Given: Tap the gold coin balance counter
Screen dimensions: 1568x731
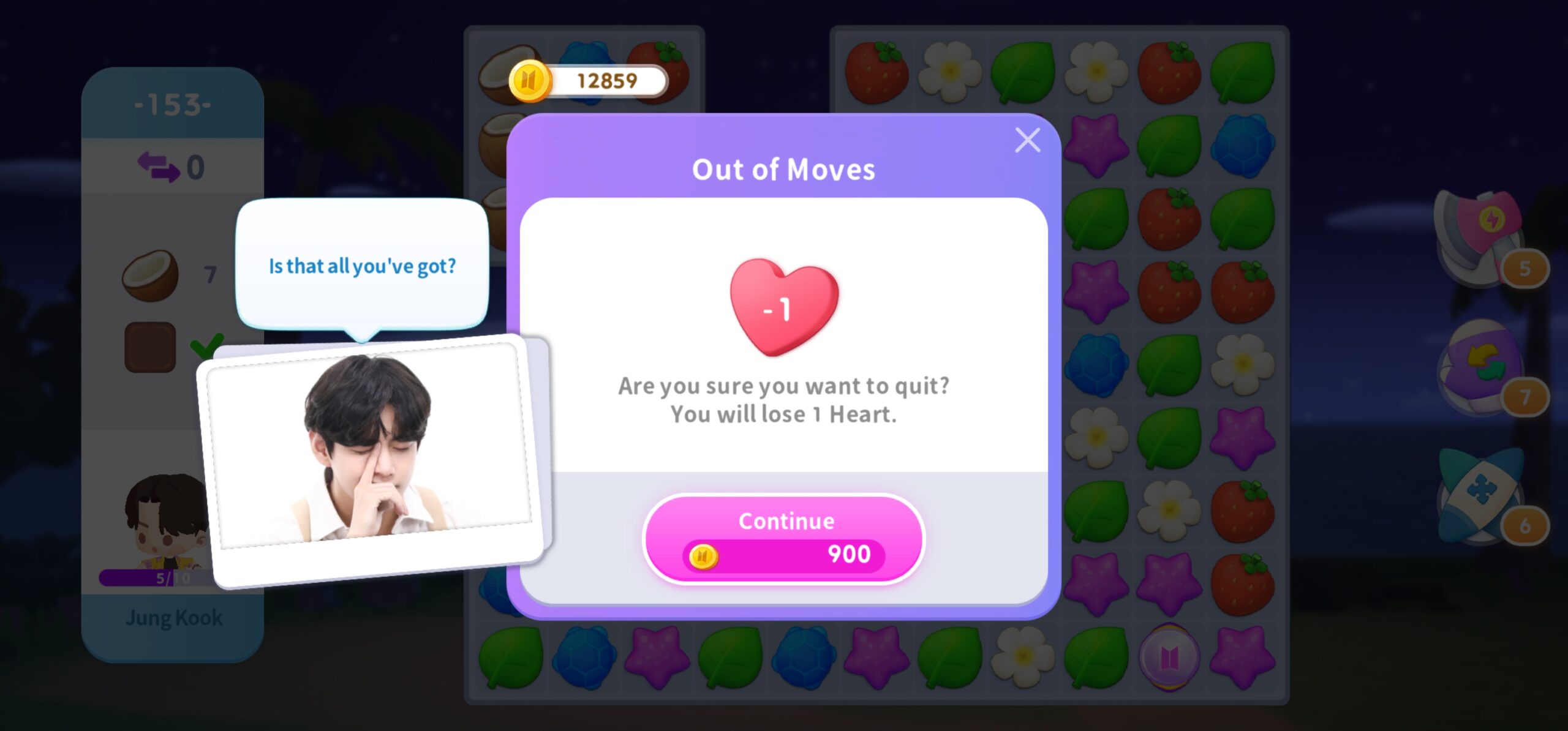Looking at the screenshot, I should (589, 80).
